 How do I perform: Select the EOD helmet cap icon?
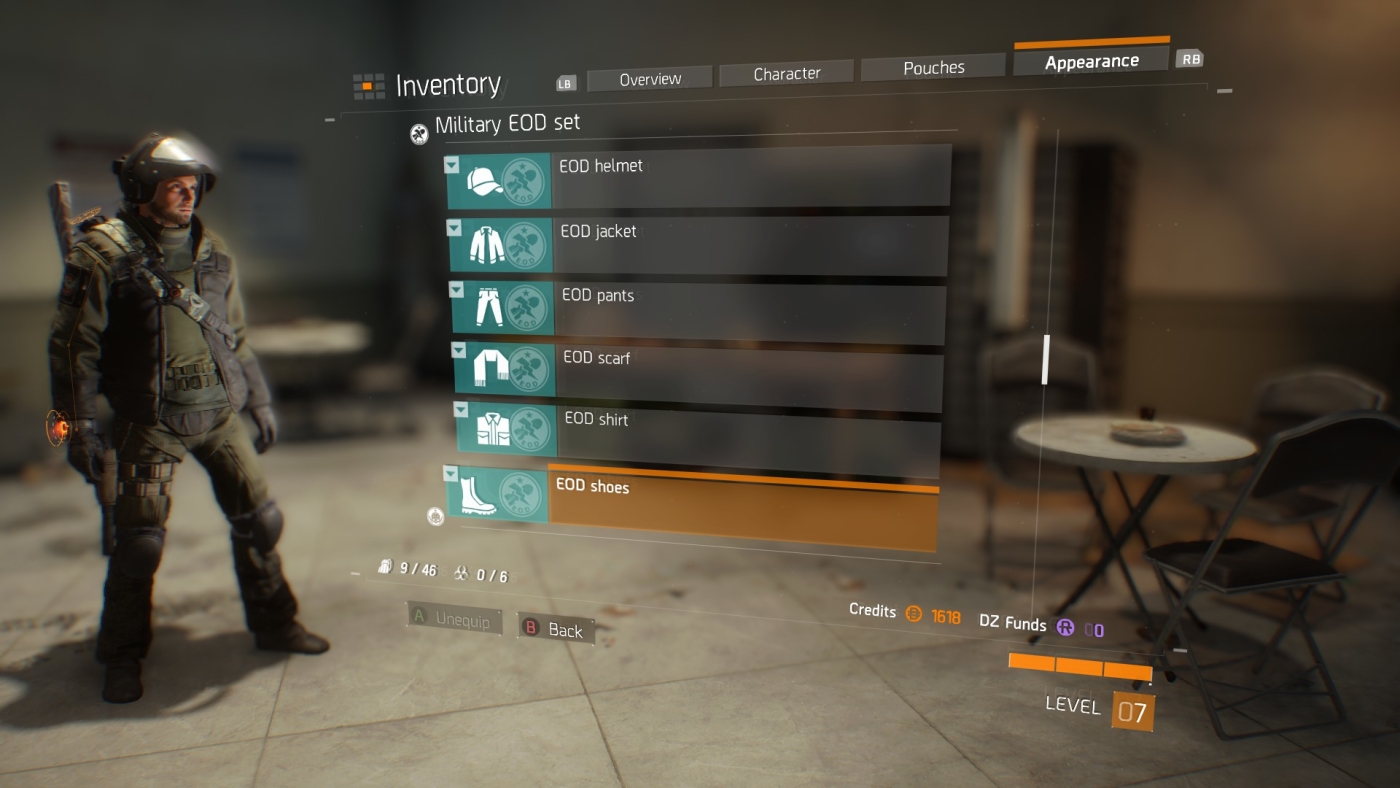(x=483, y=183)
